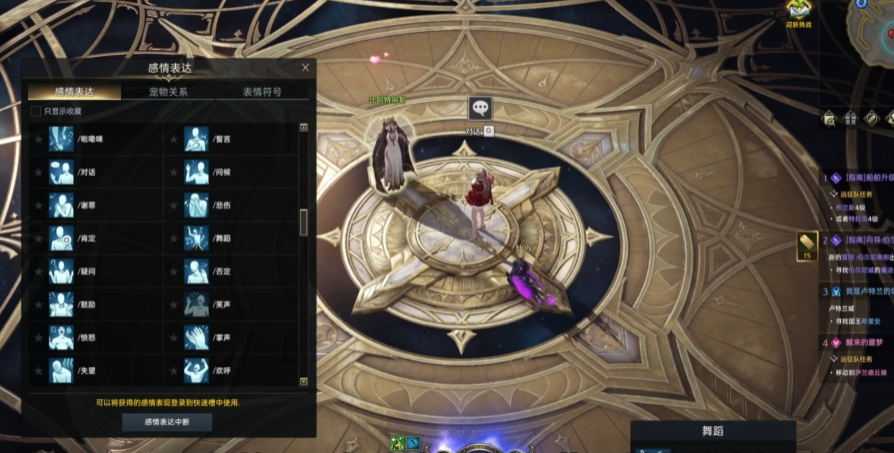The width and height of the screenshot is (894, 453).
Task: Switch to the 宠物关系 tab
Action: pos(168,91)
